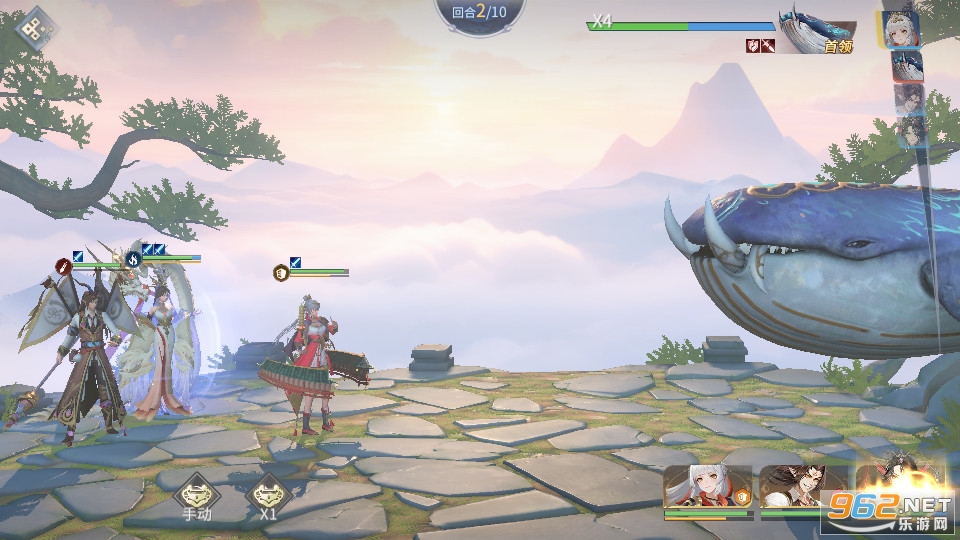Image resolution: width=960 pixels, height=540 pixels.
Task: Inspect the boss's shield debuff icon
Action: pos(752,45)
